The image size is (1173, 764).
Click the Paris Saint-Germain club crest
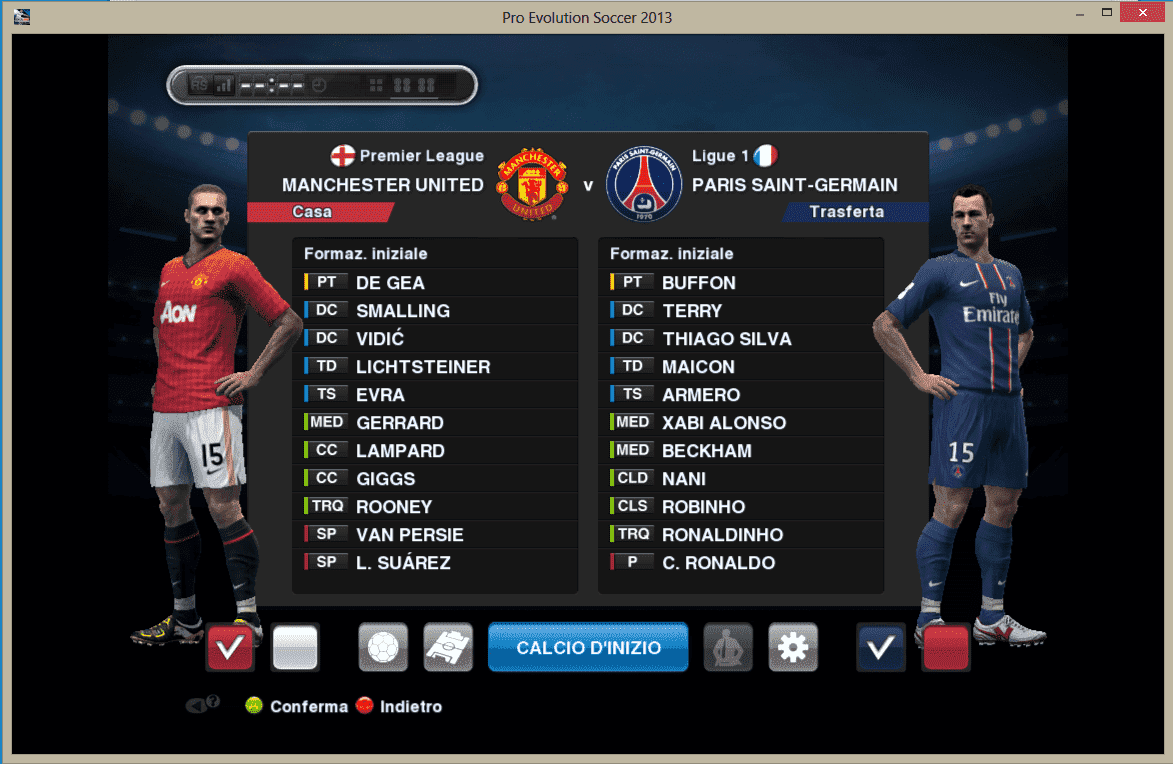click(x=644, y=185)
